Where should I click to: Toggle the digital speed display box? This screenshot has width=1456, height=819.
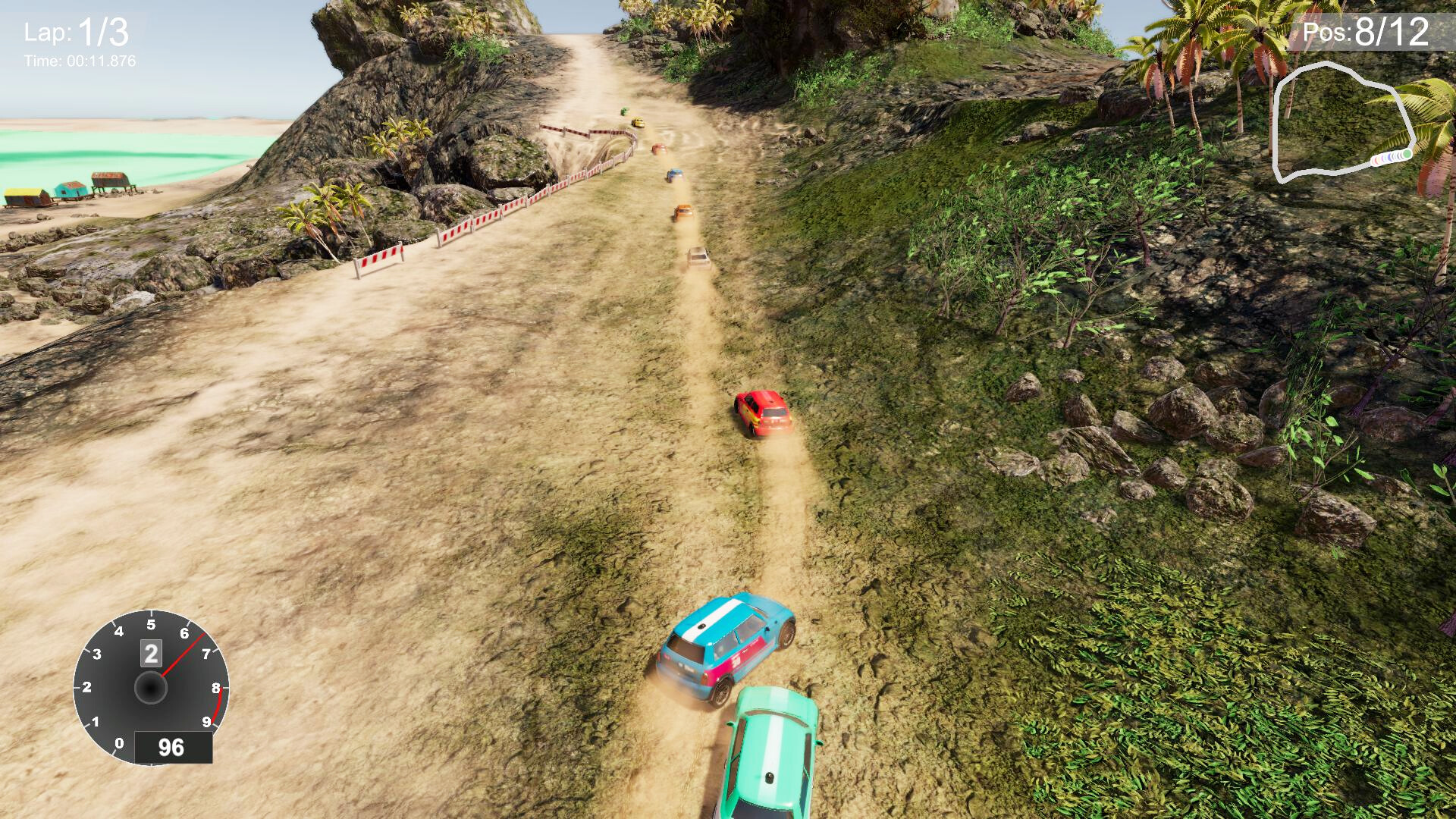tap(171, 748)
